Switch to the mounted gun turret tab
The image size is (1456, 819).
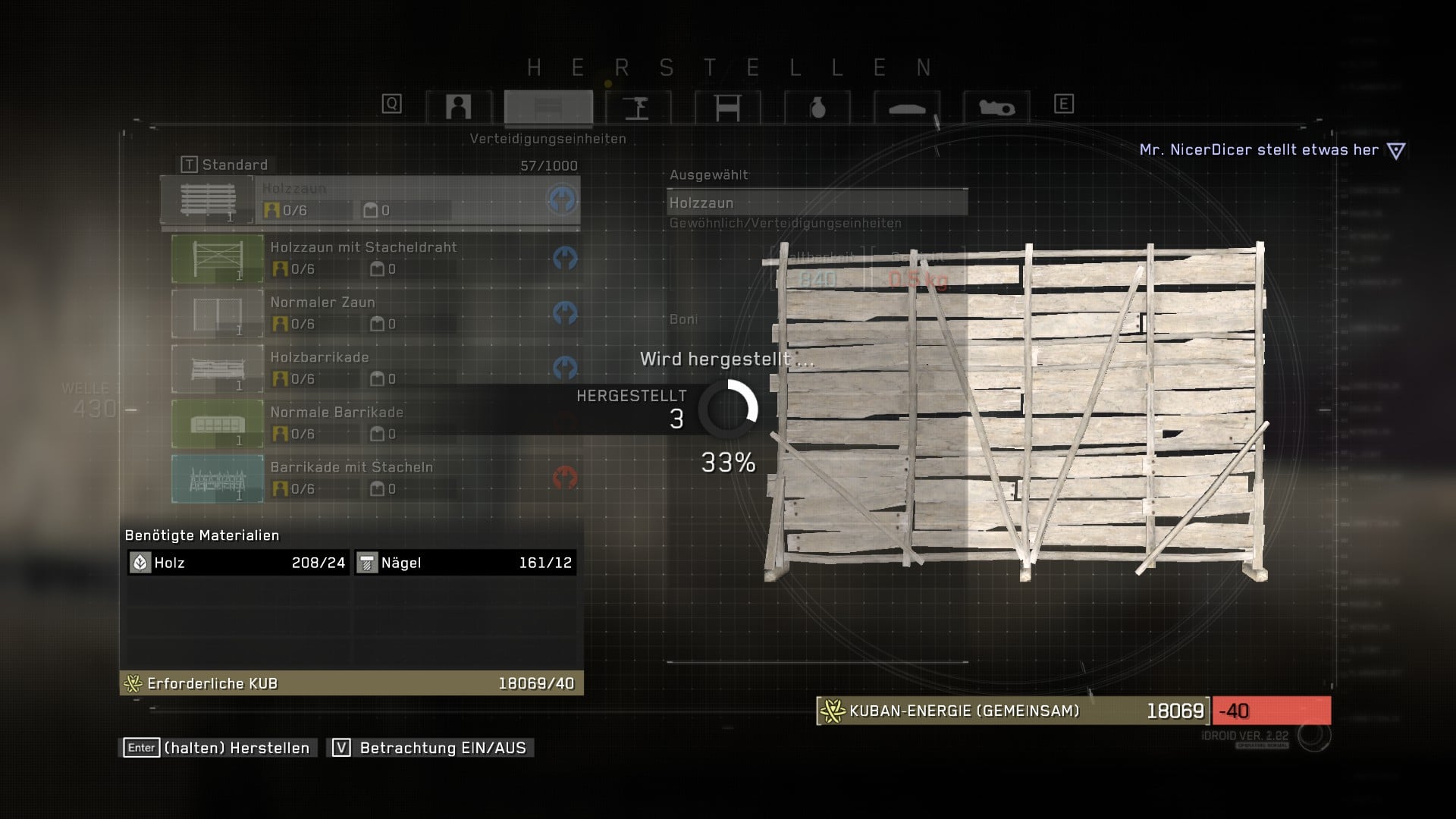(x=638, y=107)
